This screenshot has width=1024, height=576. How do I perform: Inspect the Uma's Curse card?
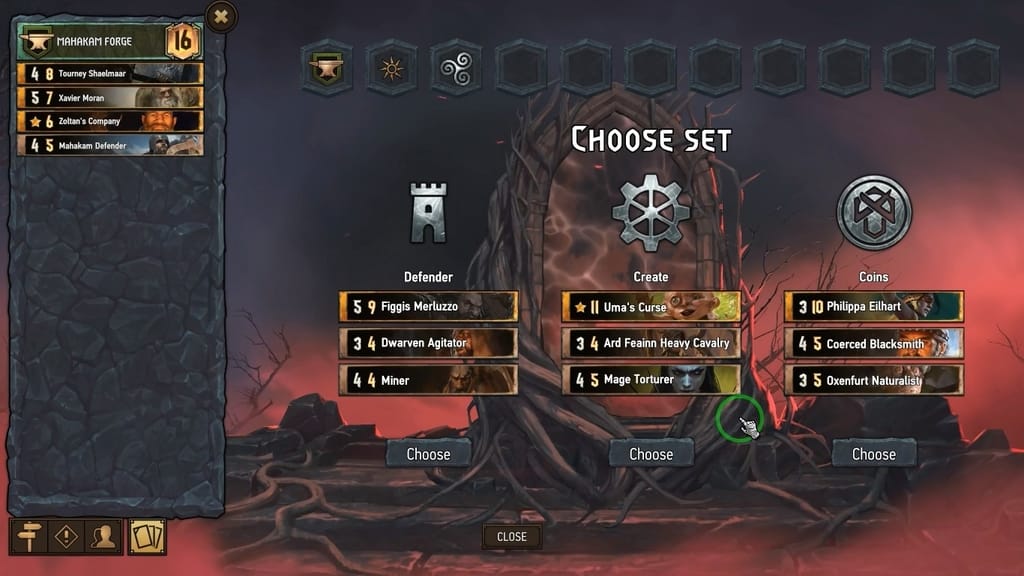click(651, 307)
